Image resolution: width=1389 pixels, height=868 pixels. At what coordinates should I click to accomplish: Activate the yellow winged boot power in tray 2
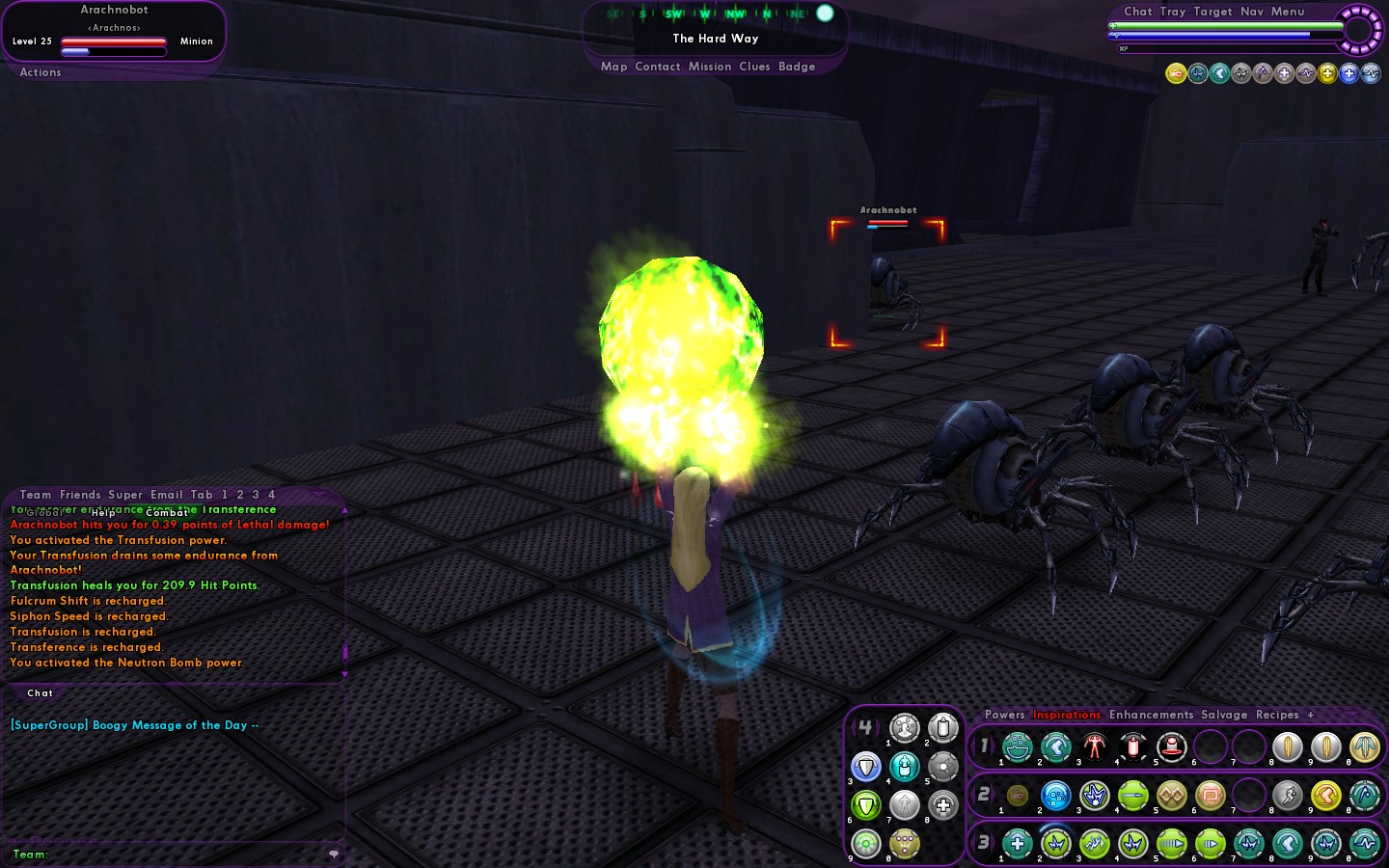pyautogui.click(x=1326, y=796)
